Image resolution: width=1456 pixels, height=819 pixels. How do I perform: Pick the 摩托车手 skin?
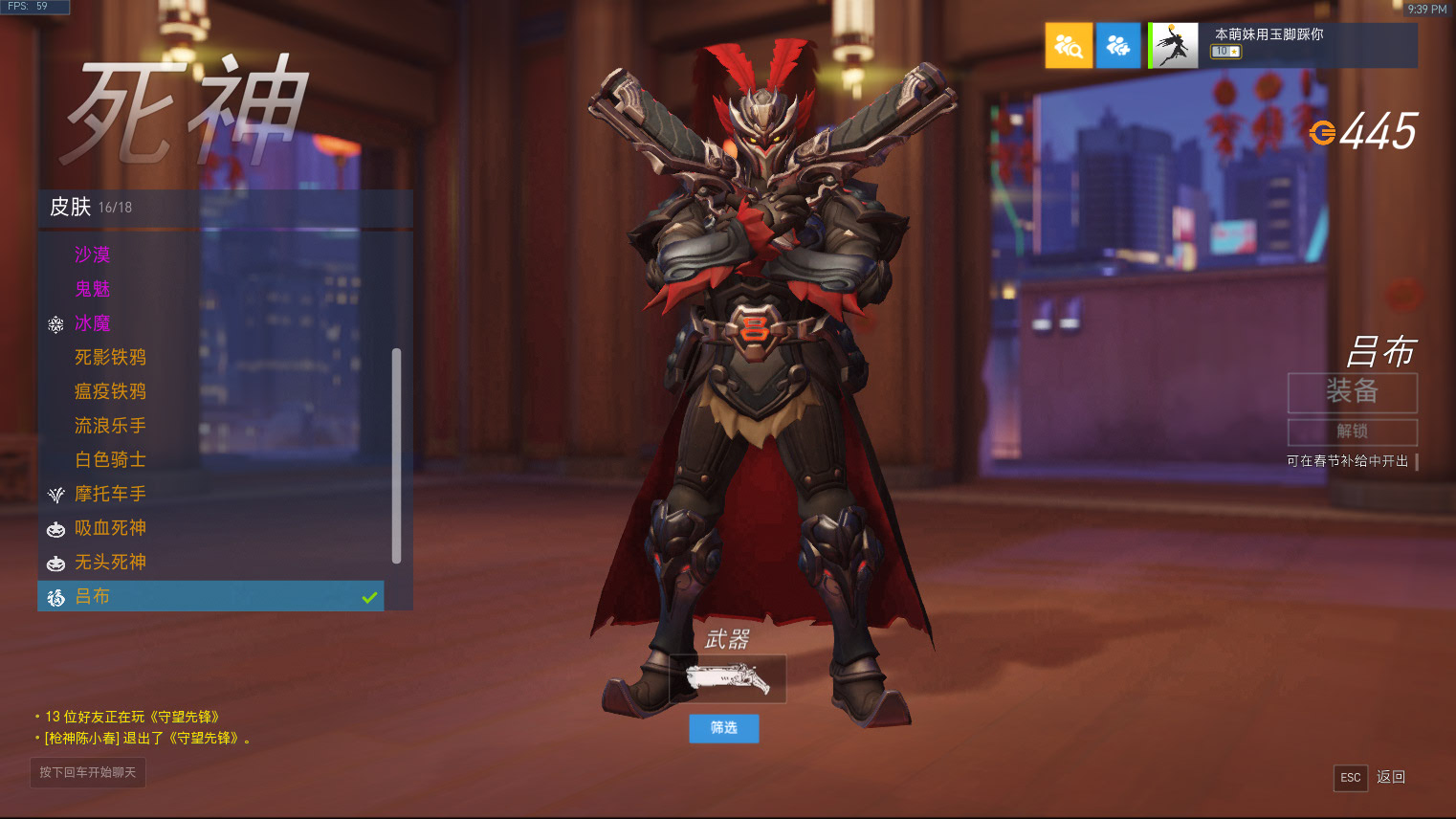coord(110,494)
